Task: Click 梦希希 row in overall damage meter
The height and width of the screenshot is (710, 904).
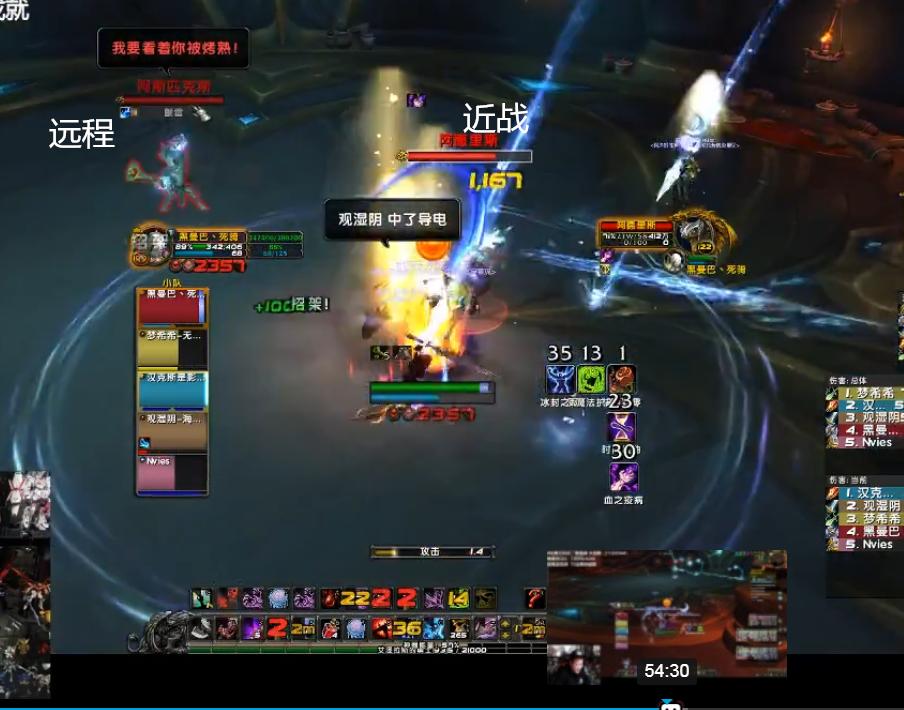Action: pos(866,393)
